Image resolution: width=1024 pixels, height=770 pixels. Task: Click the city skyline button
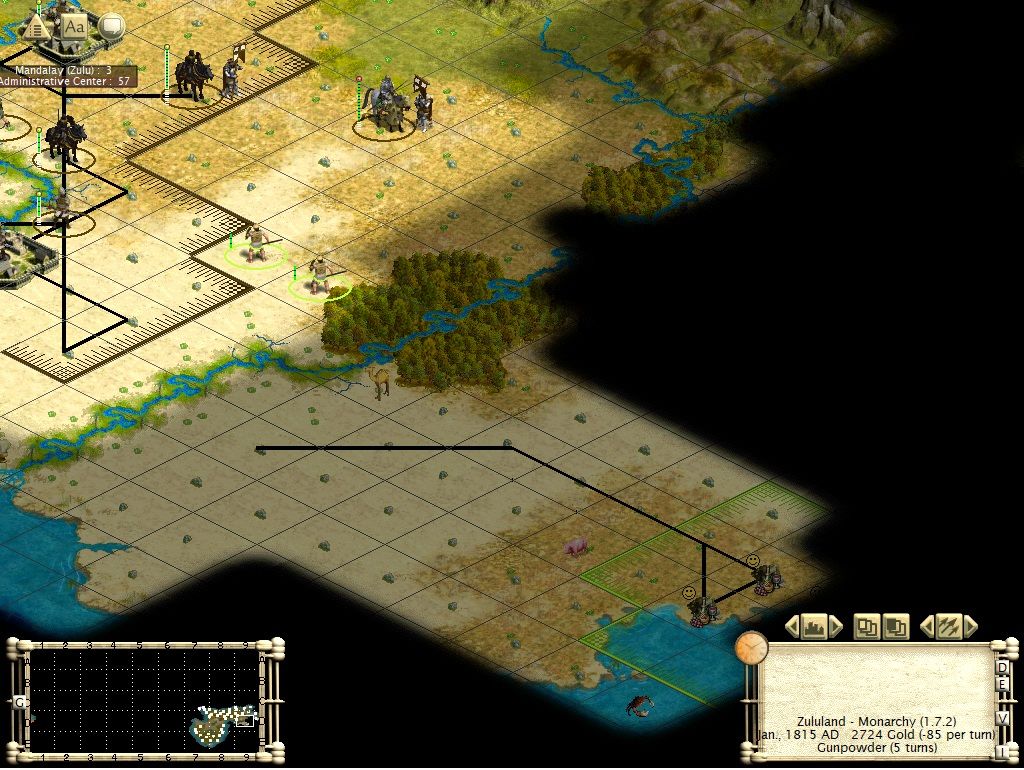tap(813, 627)
